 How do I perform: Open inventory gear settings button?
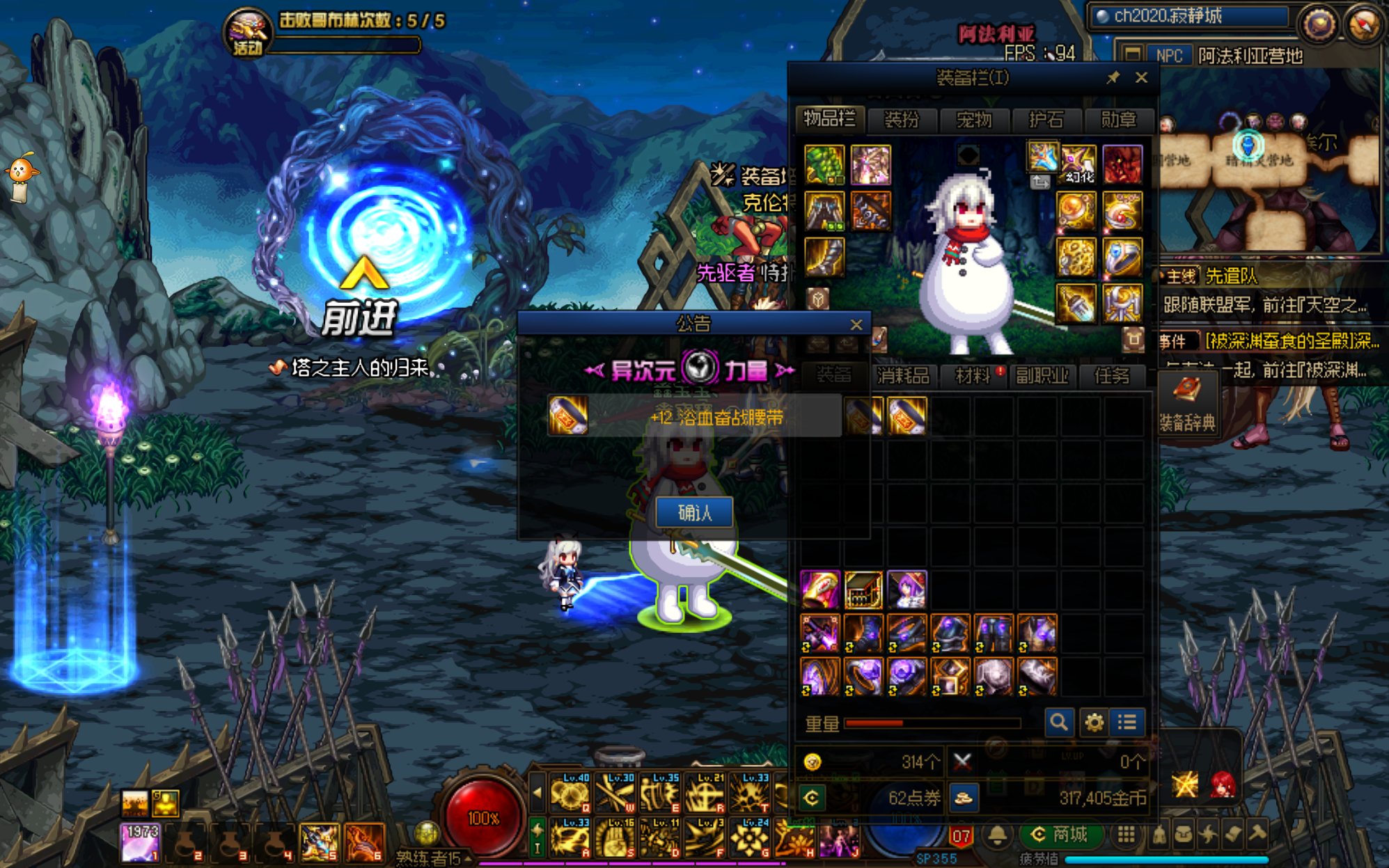[x=1094, y=723]
